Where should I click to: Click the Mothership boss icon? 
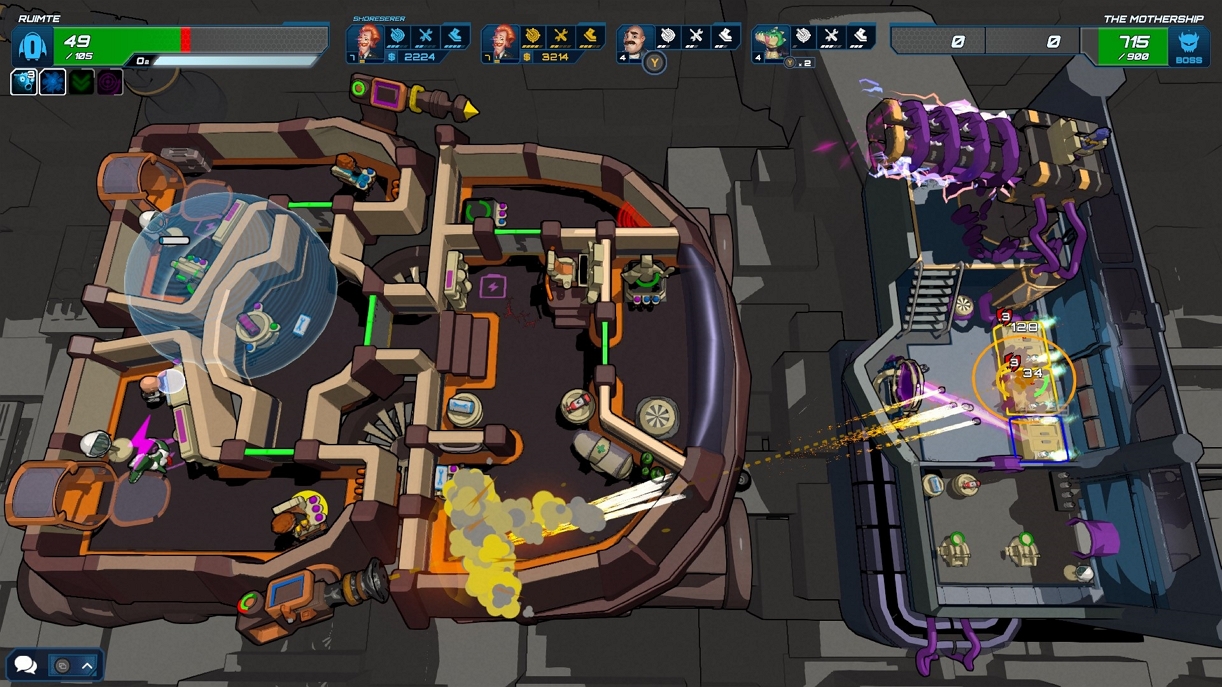pyautogui.click(x=1188, y=46)
